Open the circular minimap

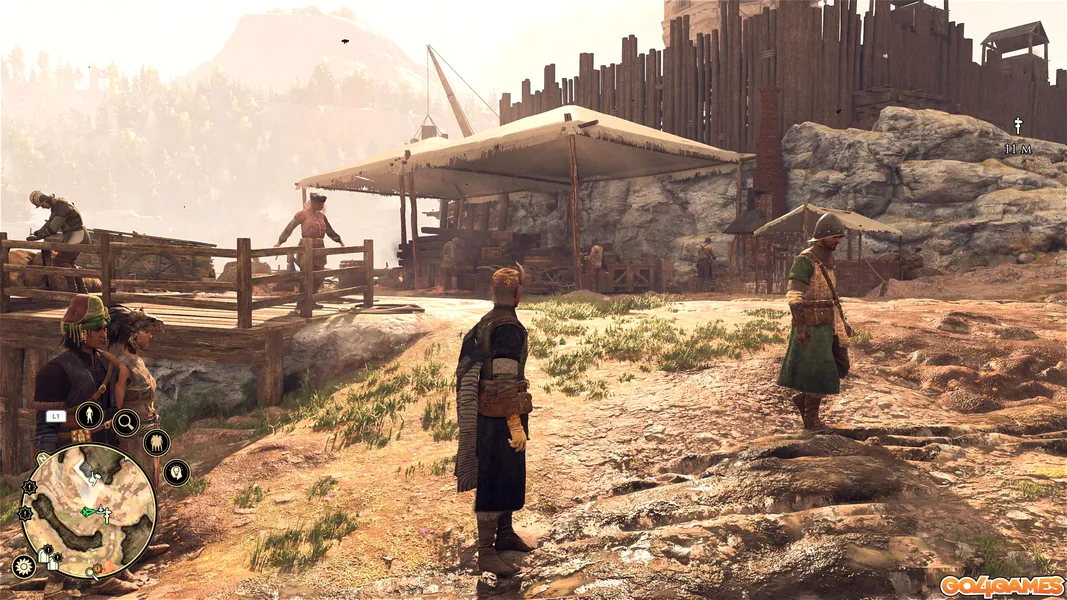[89, 512]
